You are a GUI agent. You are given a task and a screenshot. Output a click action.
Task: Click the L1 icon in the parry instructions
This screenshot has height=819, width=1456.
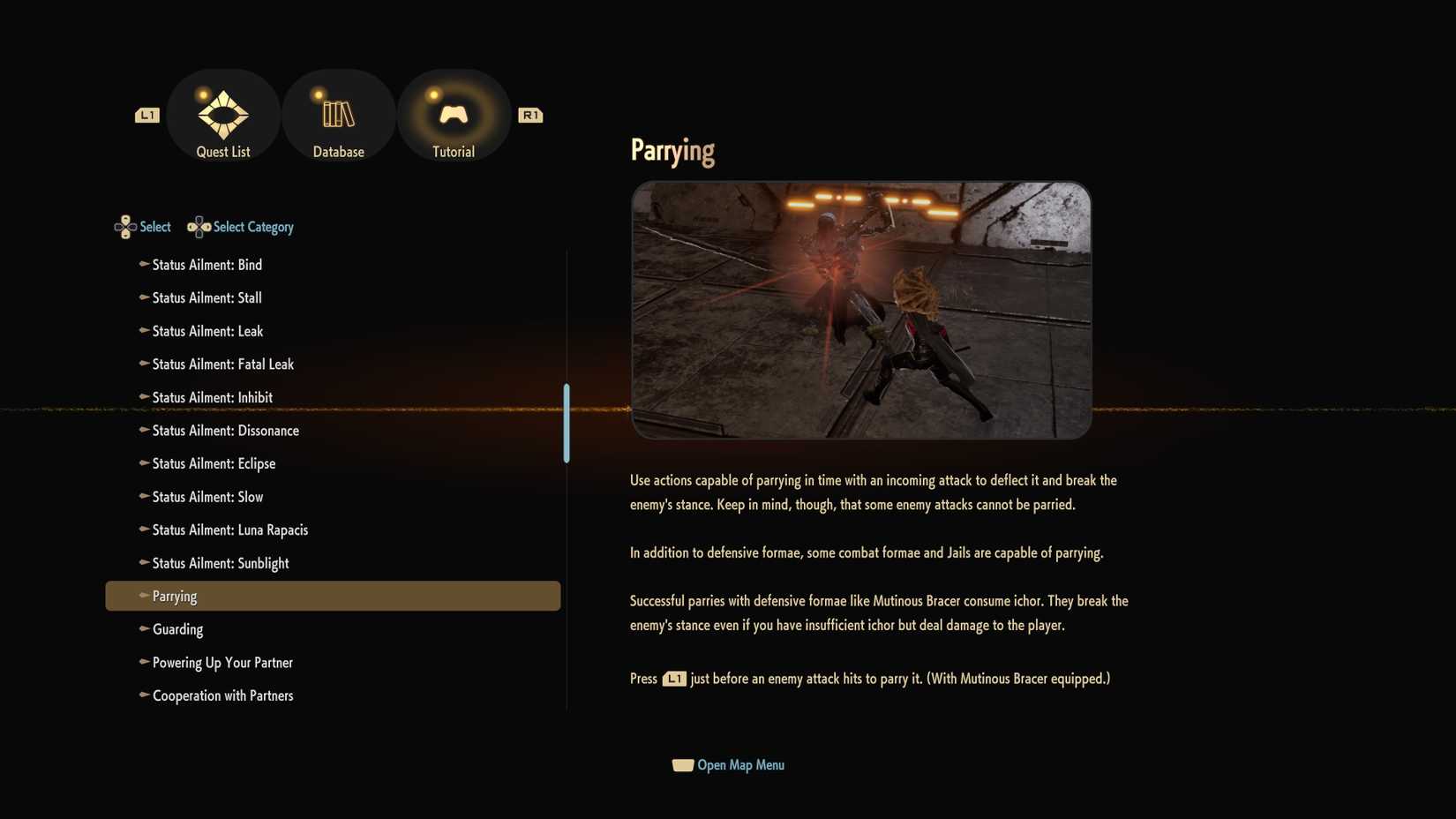[x=673, y=679]
